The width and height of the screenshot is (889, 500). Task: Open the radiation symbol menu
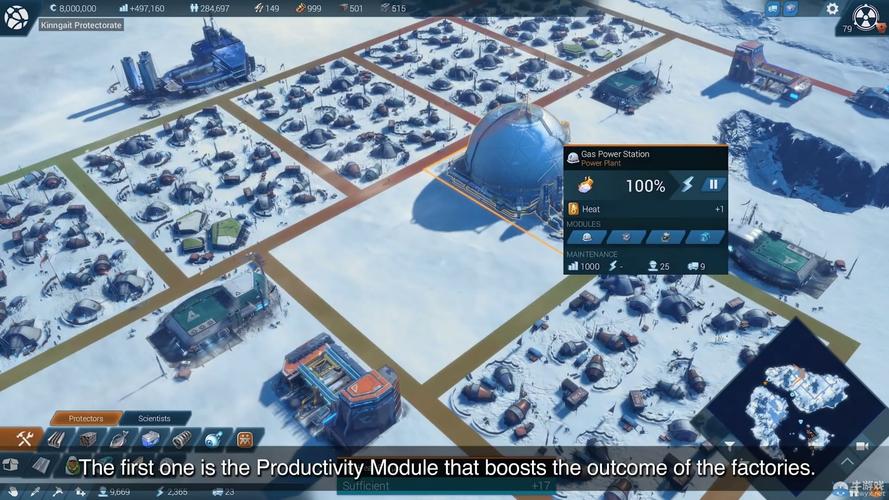pos(868,17)
